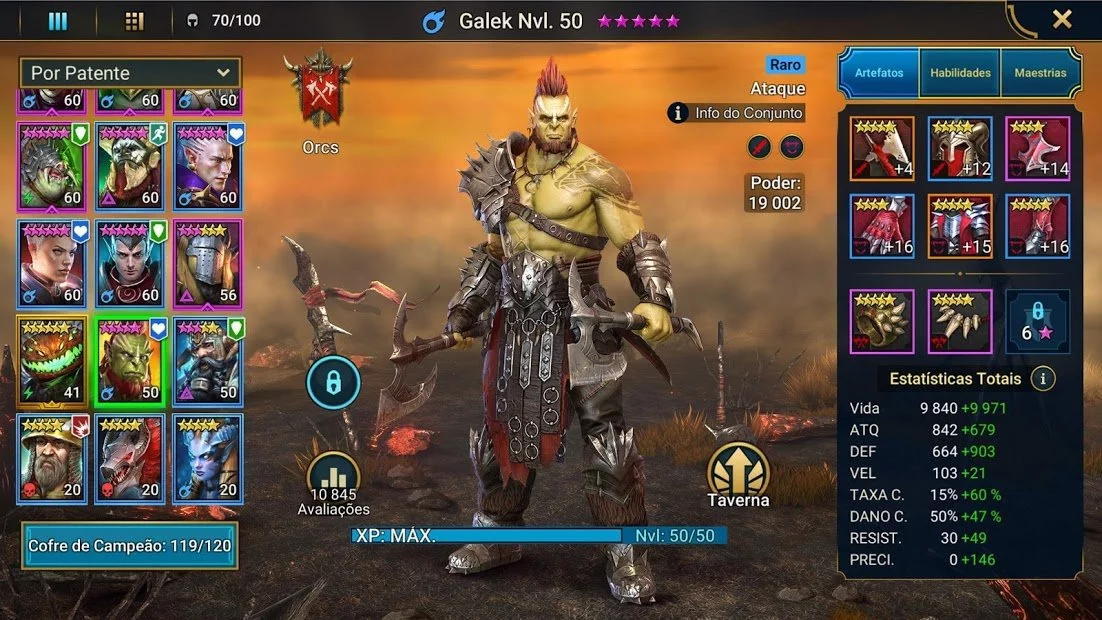Select the spiked ring accessory slot
Viewport: 1102px width, 620px height.
click(x=882, y=321)
